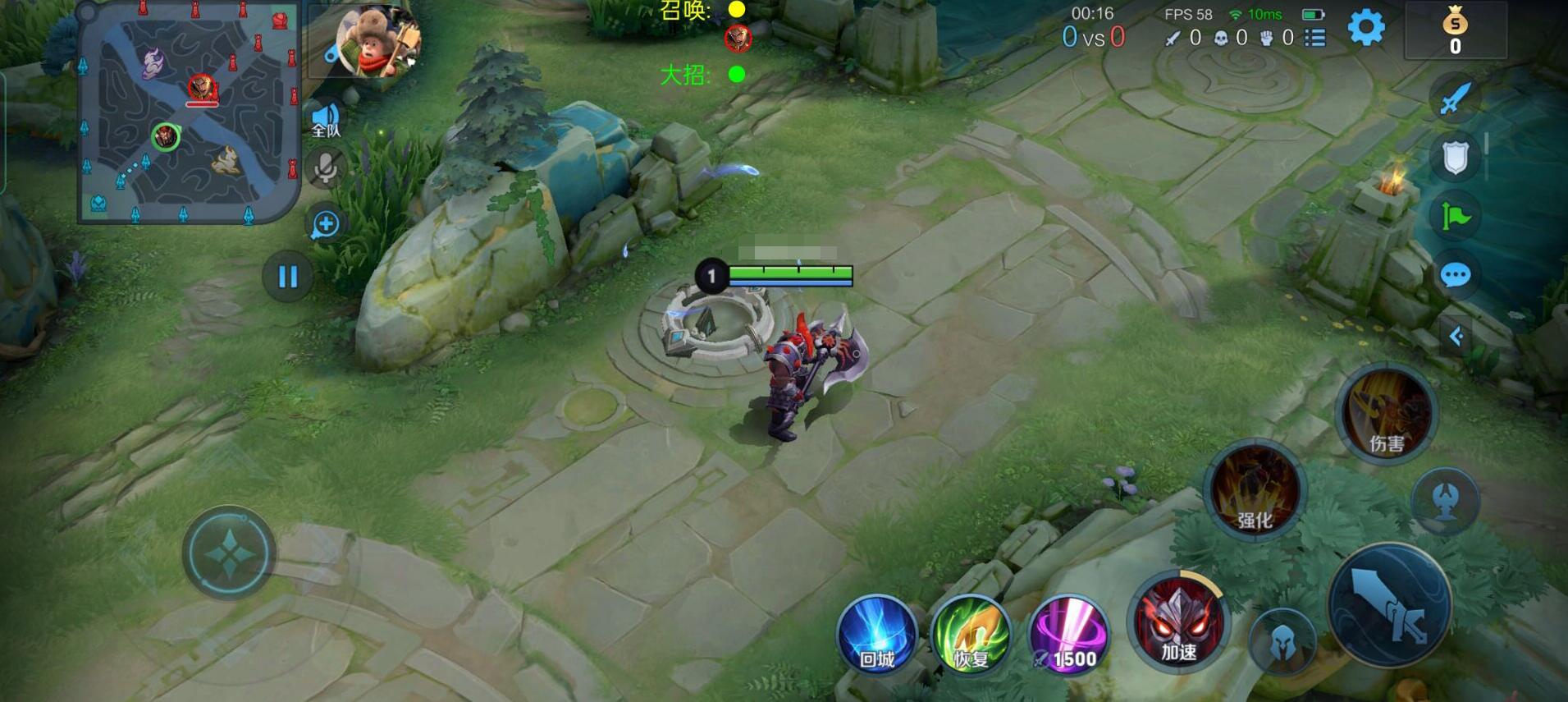Cast the 伤害 damage ultimate skill
The height and width of the screenshot is (702, 1568).
(x=1387, y=415)
